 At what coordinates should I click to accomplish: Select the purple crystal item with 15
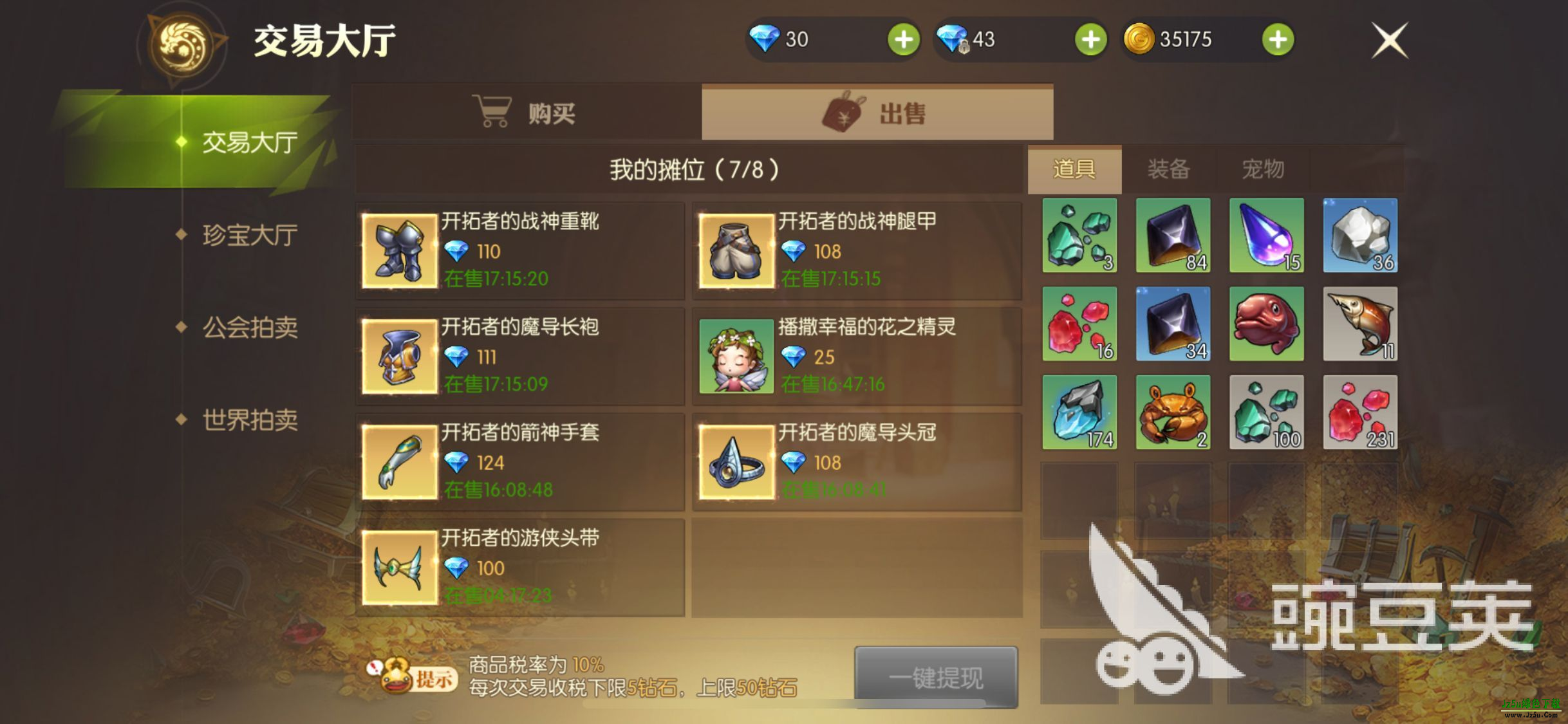[1266, 237]
